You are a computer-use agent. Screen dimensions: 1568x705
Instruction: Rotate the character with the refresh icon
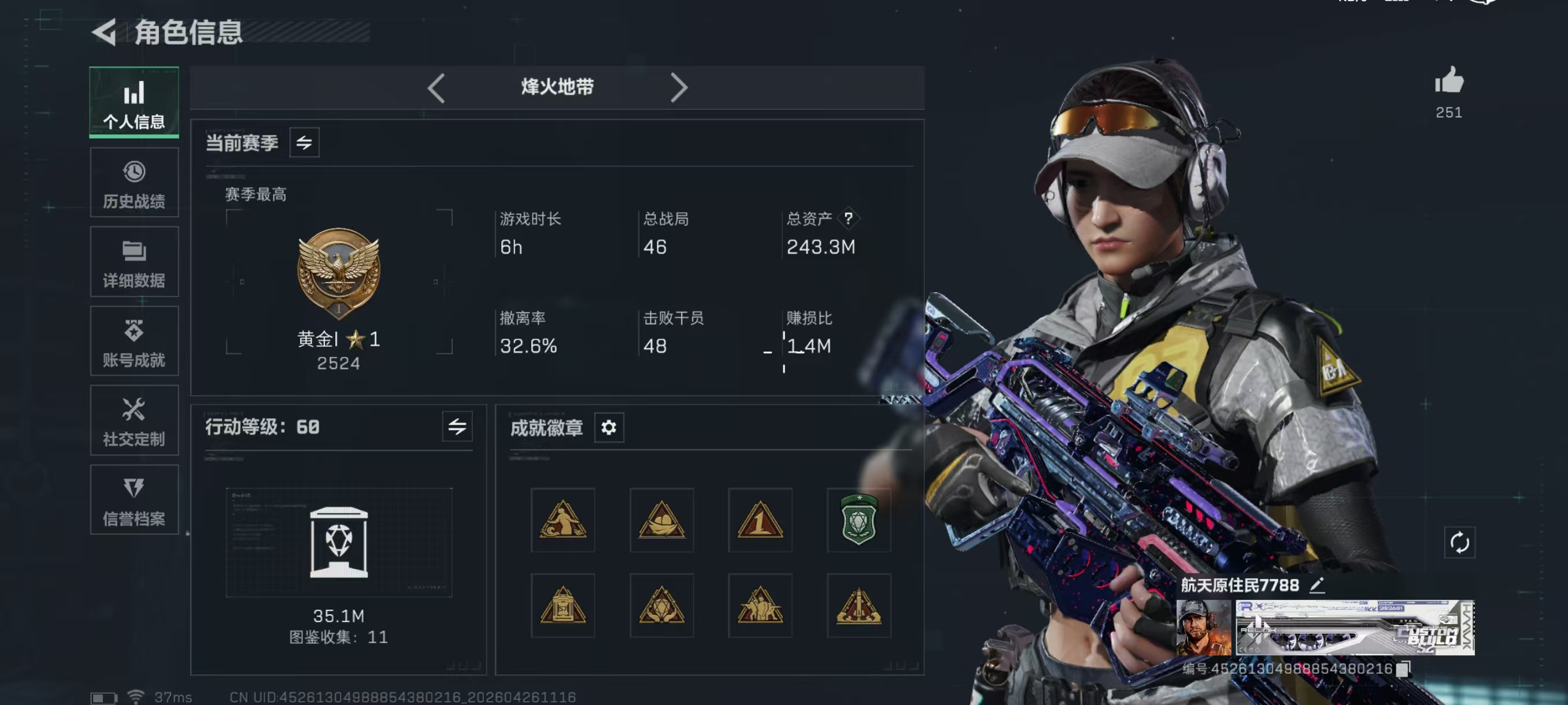(x=1459, y=542)
